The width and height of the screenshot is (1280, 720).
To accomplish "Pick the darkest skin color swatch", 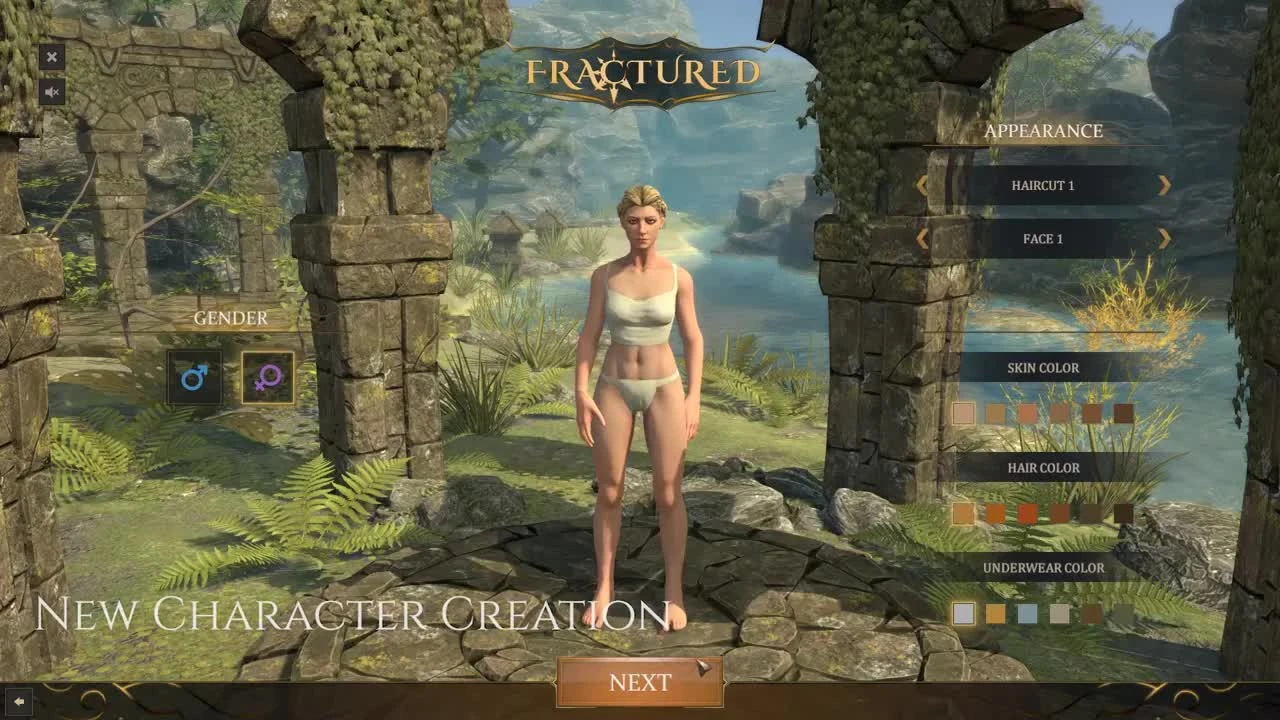I will click(x=1125, y=413).
